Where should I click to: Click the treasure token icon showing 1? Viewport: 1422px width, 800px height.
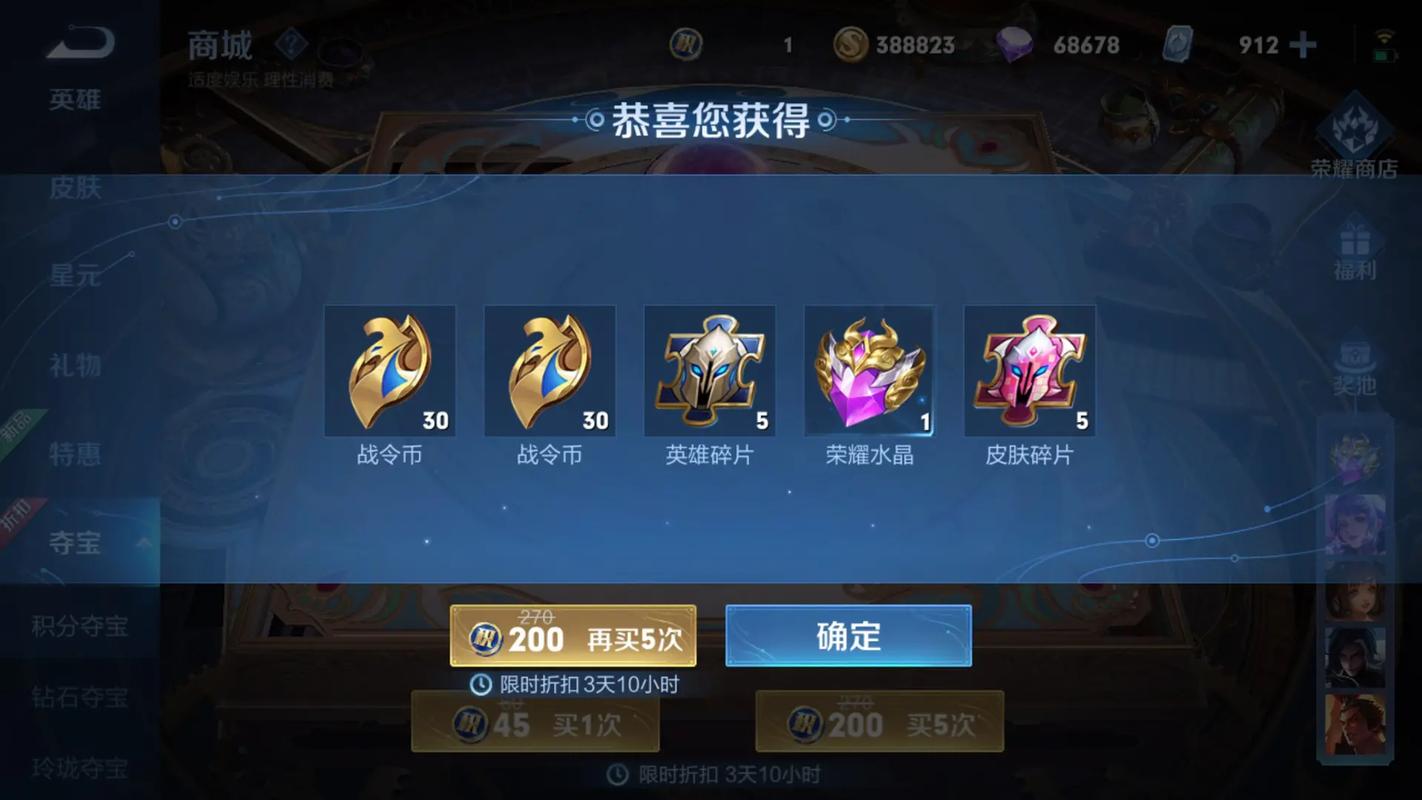pos(689,45)
